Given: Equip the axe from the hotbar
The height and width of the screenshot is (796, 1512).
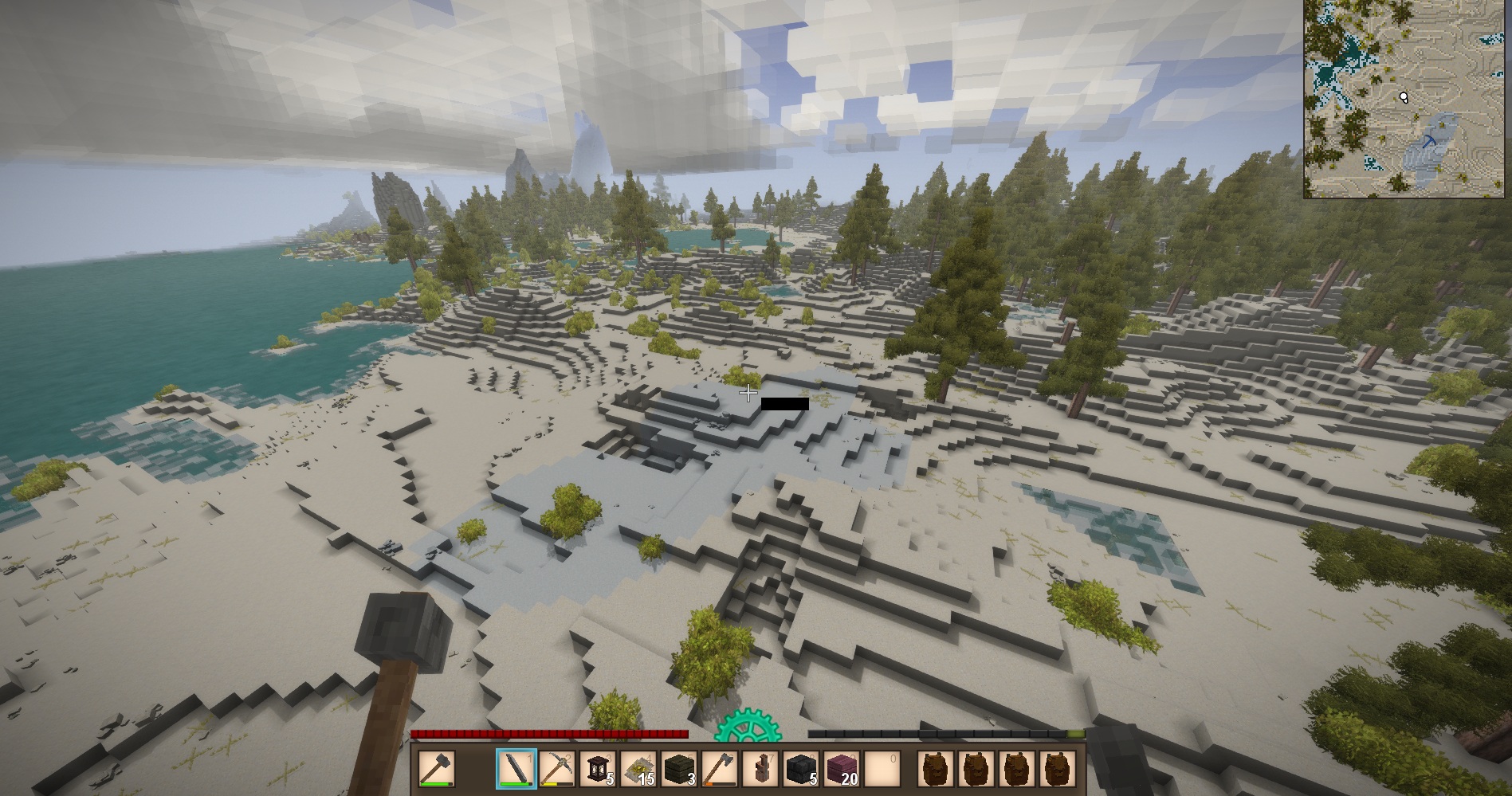Looking at the screenshot, I should [x=721, y=769].
